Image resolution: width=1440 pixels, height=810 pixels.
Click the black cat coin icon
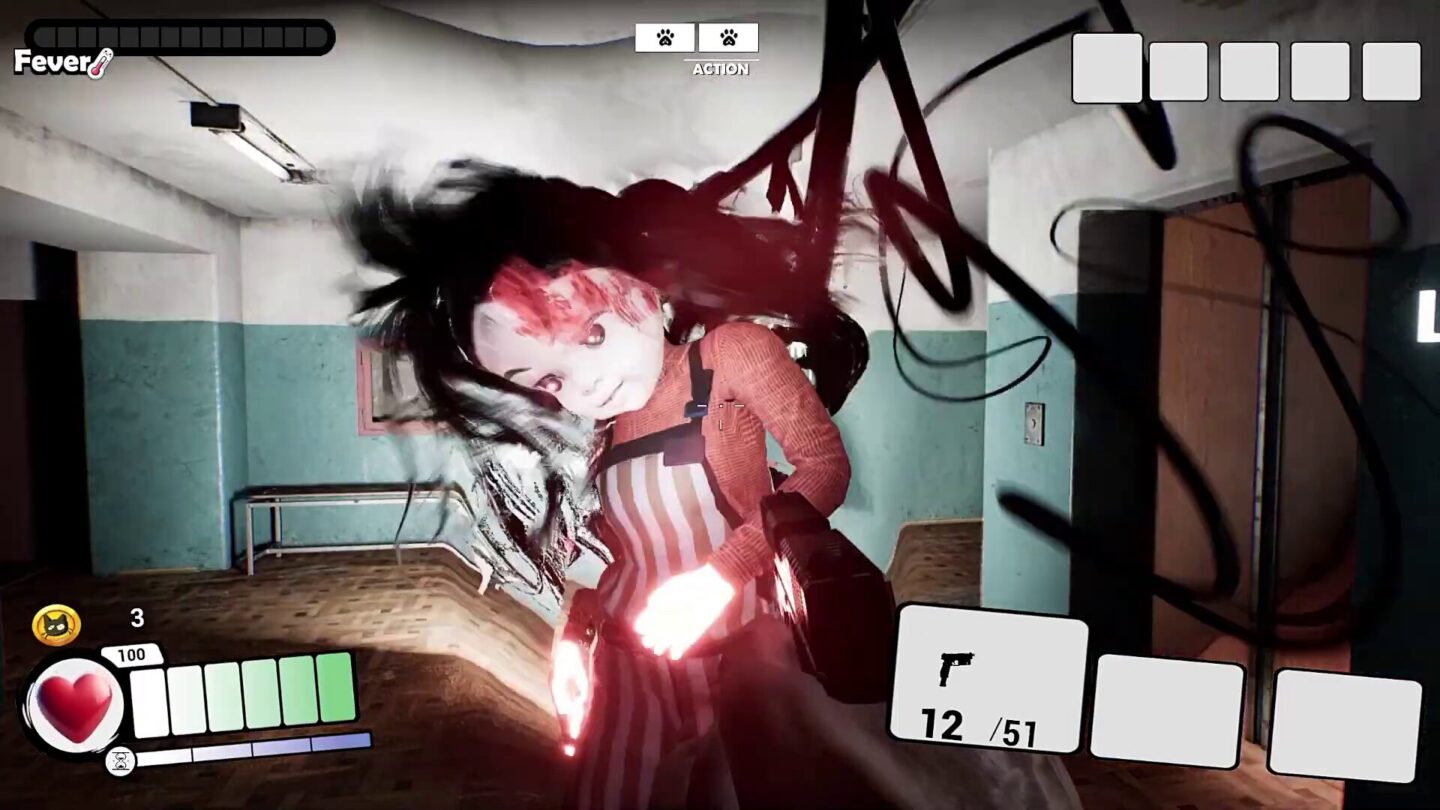click(55, 624)
